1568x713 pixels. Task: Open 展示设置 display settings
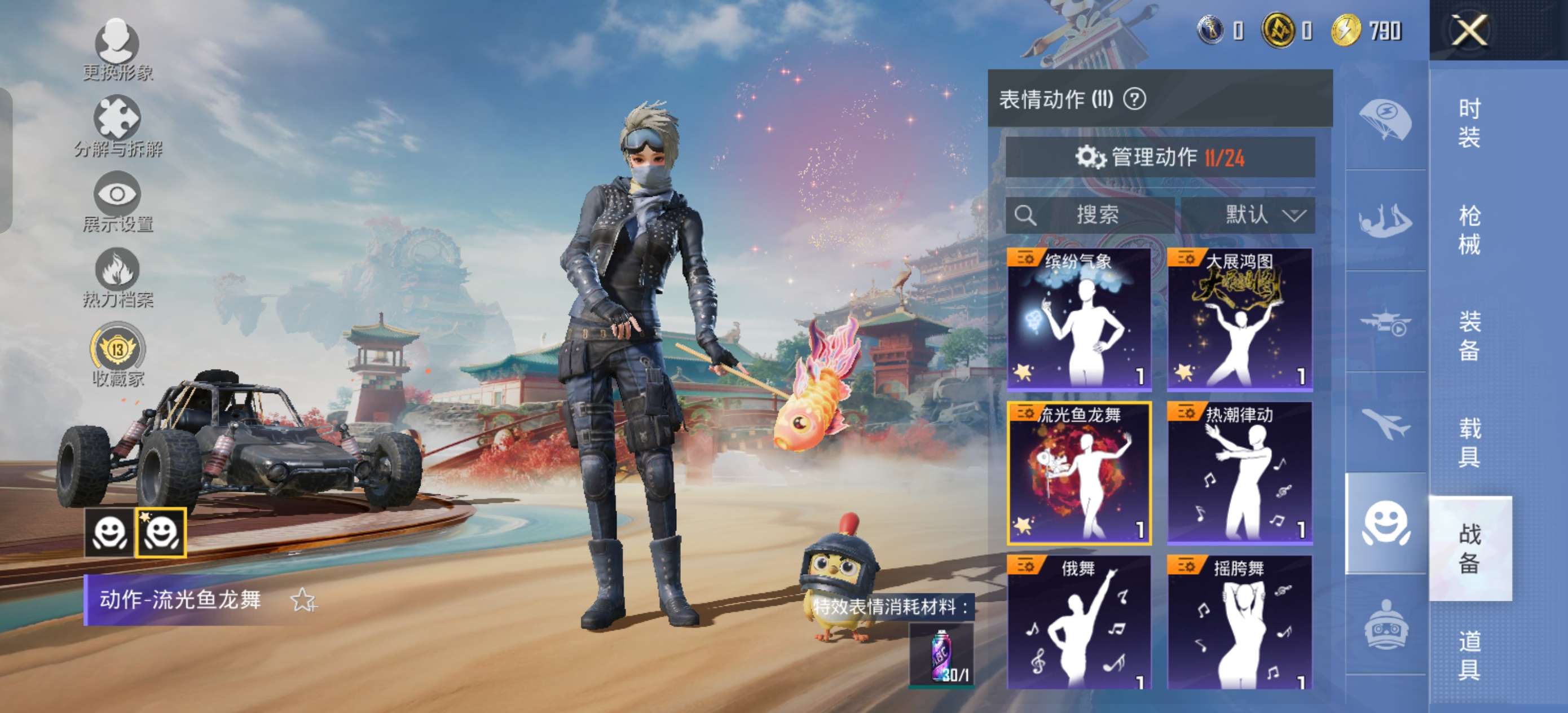[x=117, y=202]
